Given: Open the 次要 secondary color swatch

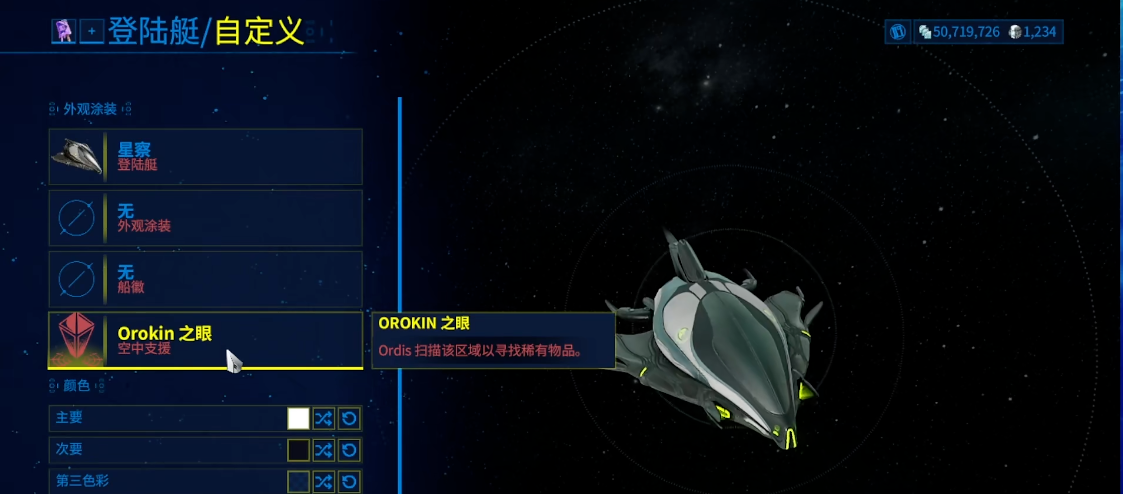Looking at the screenshot, I should [x=298, y=450].
